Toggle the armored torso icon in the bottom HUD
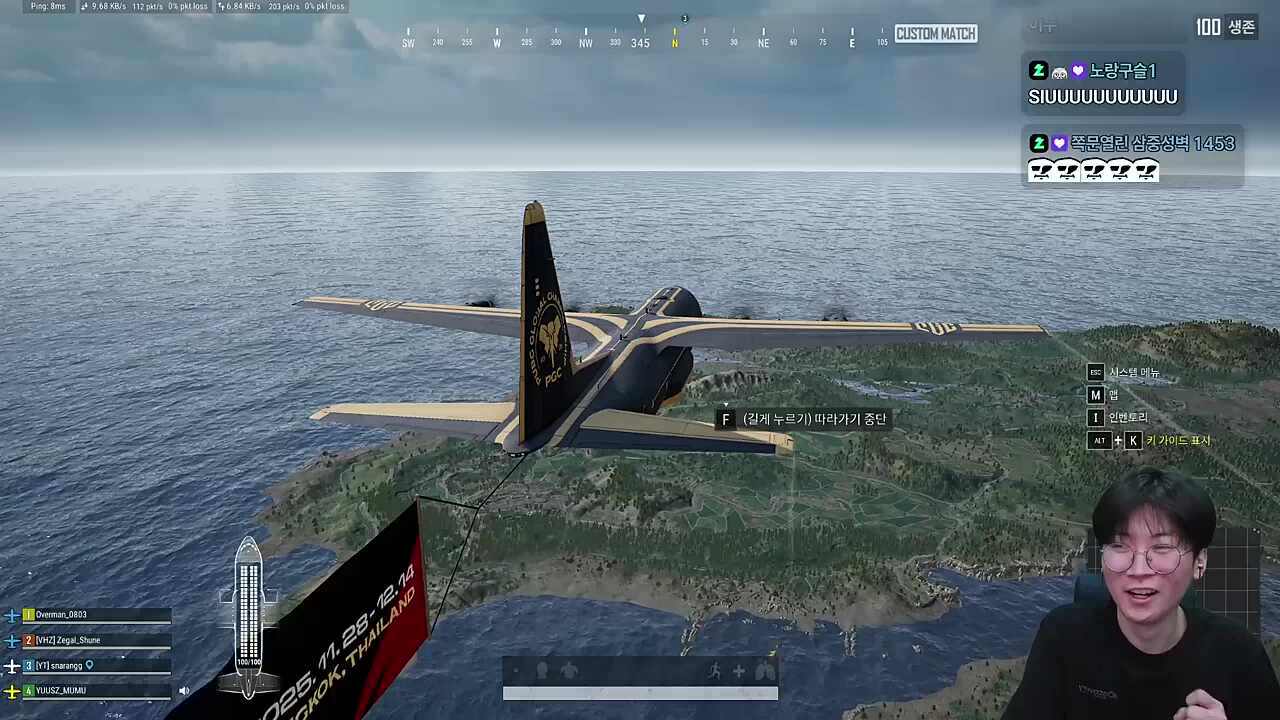 coord(570,670)
